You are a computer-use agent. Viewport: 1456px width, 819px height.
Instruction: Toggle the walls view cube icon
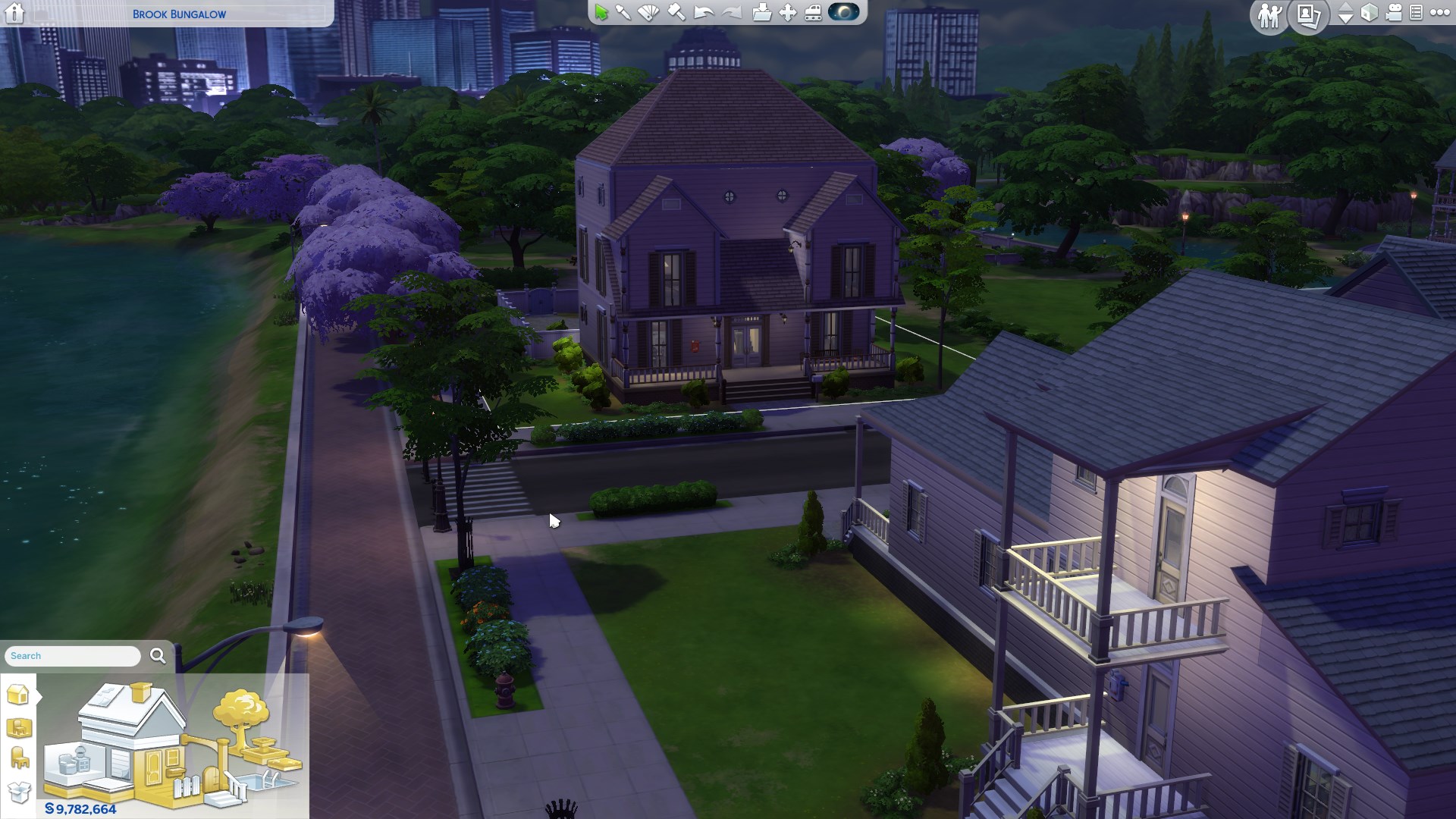(x=1369, y=13)
